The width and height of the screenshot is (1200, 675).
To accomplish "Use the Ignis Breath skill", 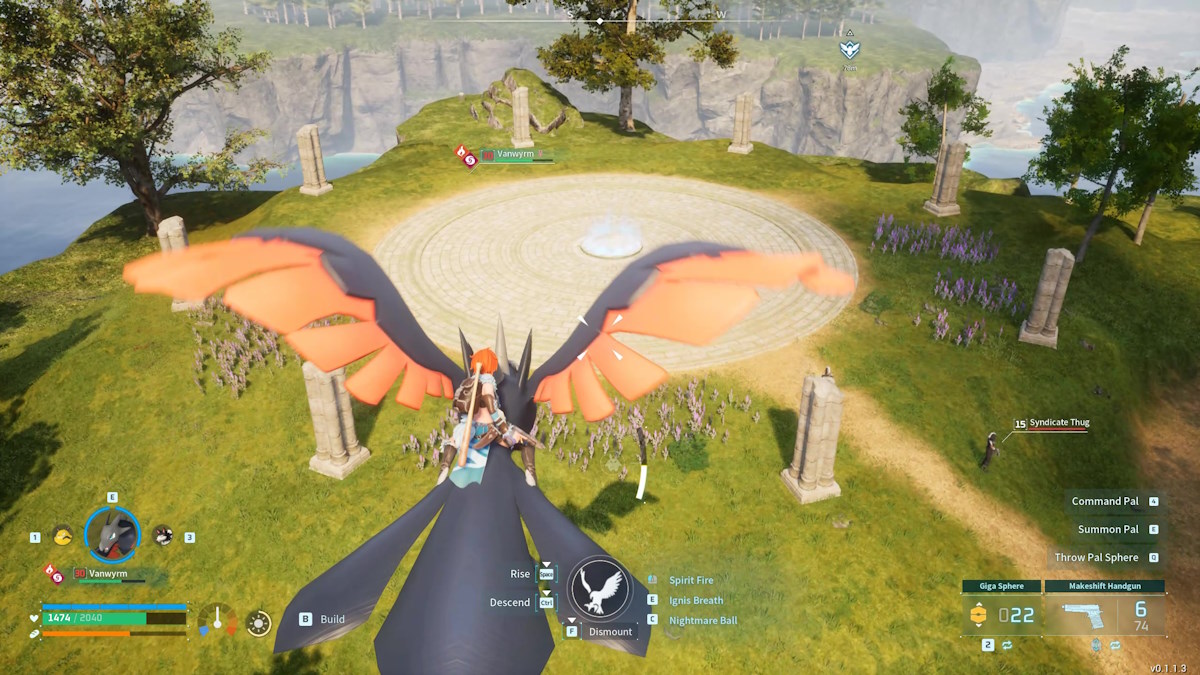I will pyautogui.click(x=695, y=600).
